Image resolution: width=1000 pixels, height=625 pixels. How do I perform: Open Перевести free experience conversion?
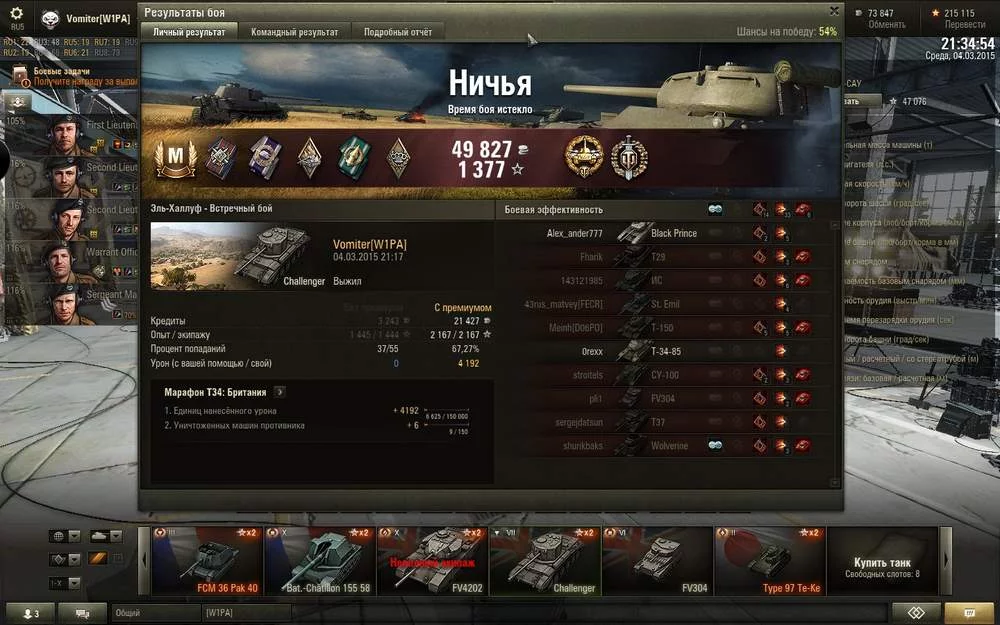coord(965,24)
